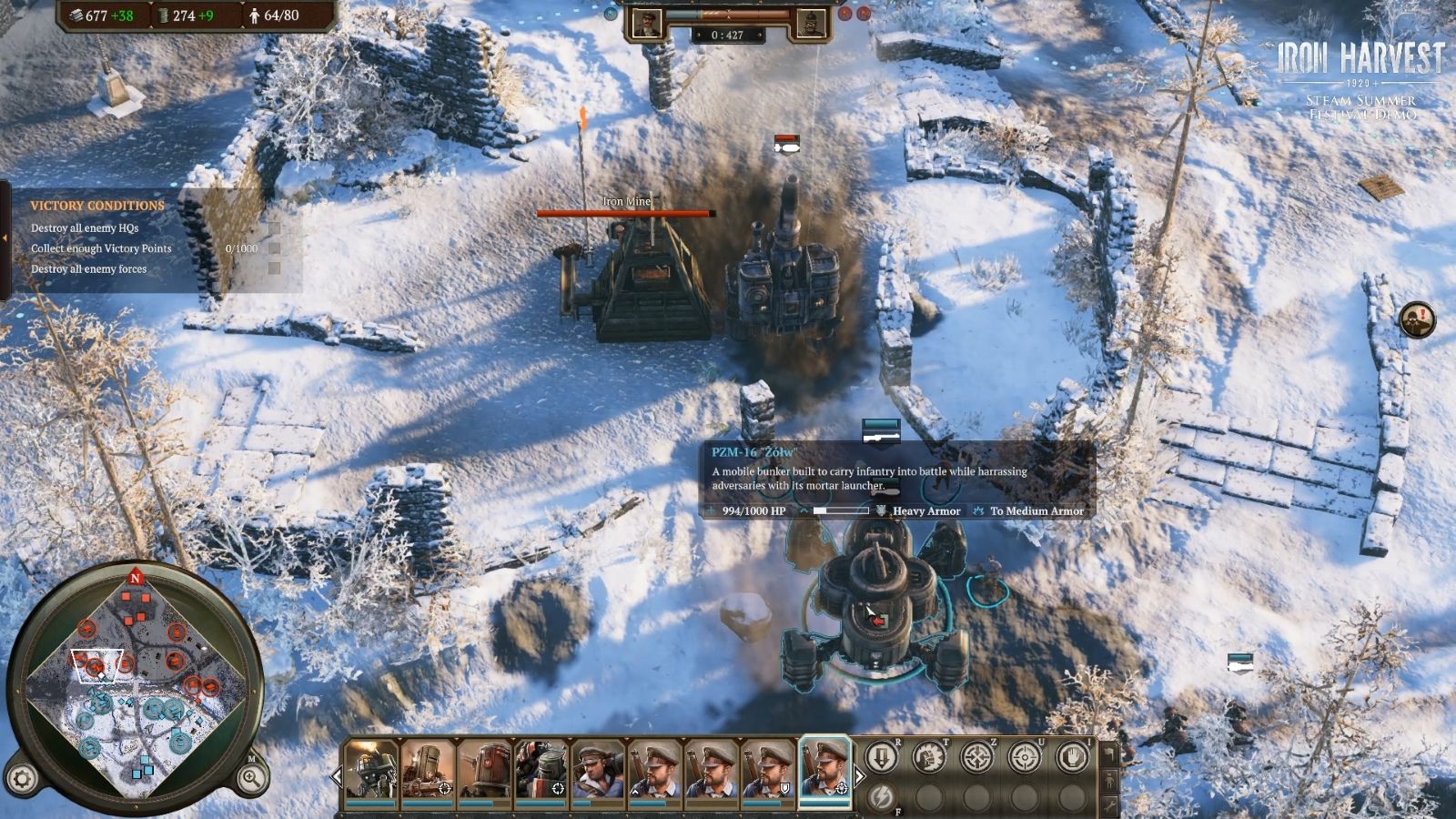Collapse the Victory Conditions panel
Image resolution: width=1456 pixels, height=819 pixels.
click(x=5, y=238)
